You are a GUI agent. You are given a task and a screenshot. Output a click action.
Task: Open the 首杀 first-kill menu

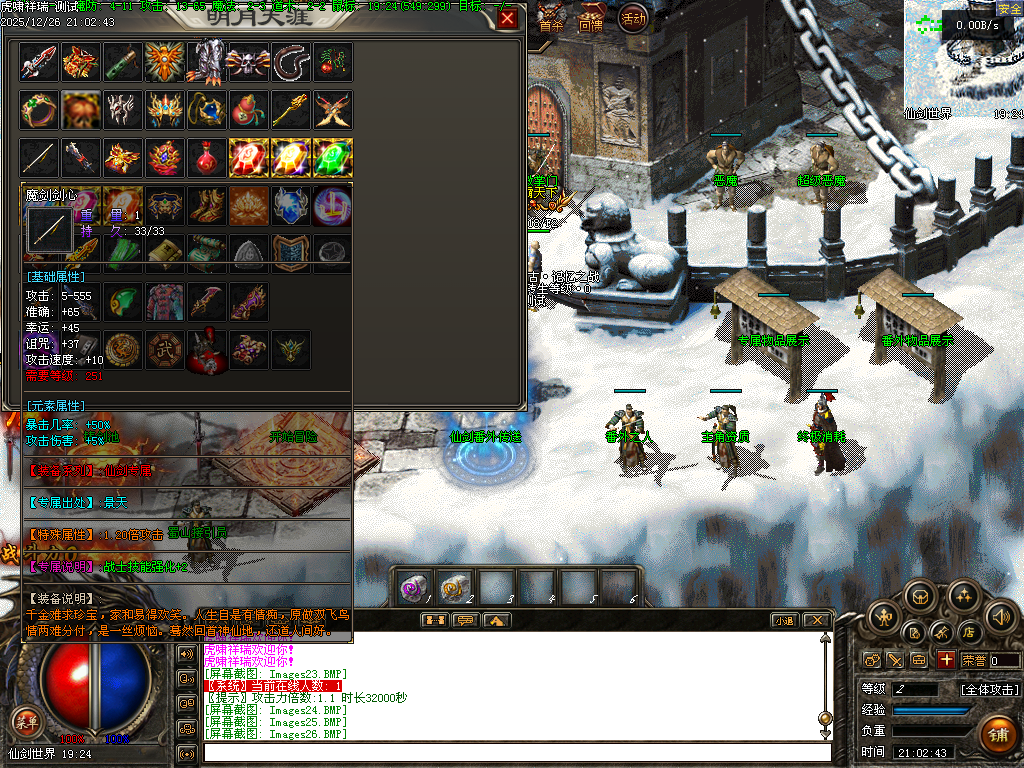coord(551,20)
